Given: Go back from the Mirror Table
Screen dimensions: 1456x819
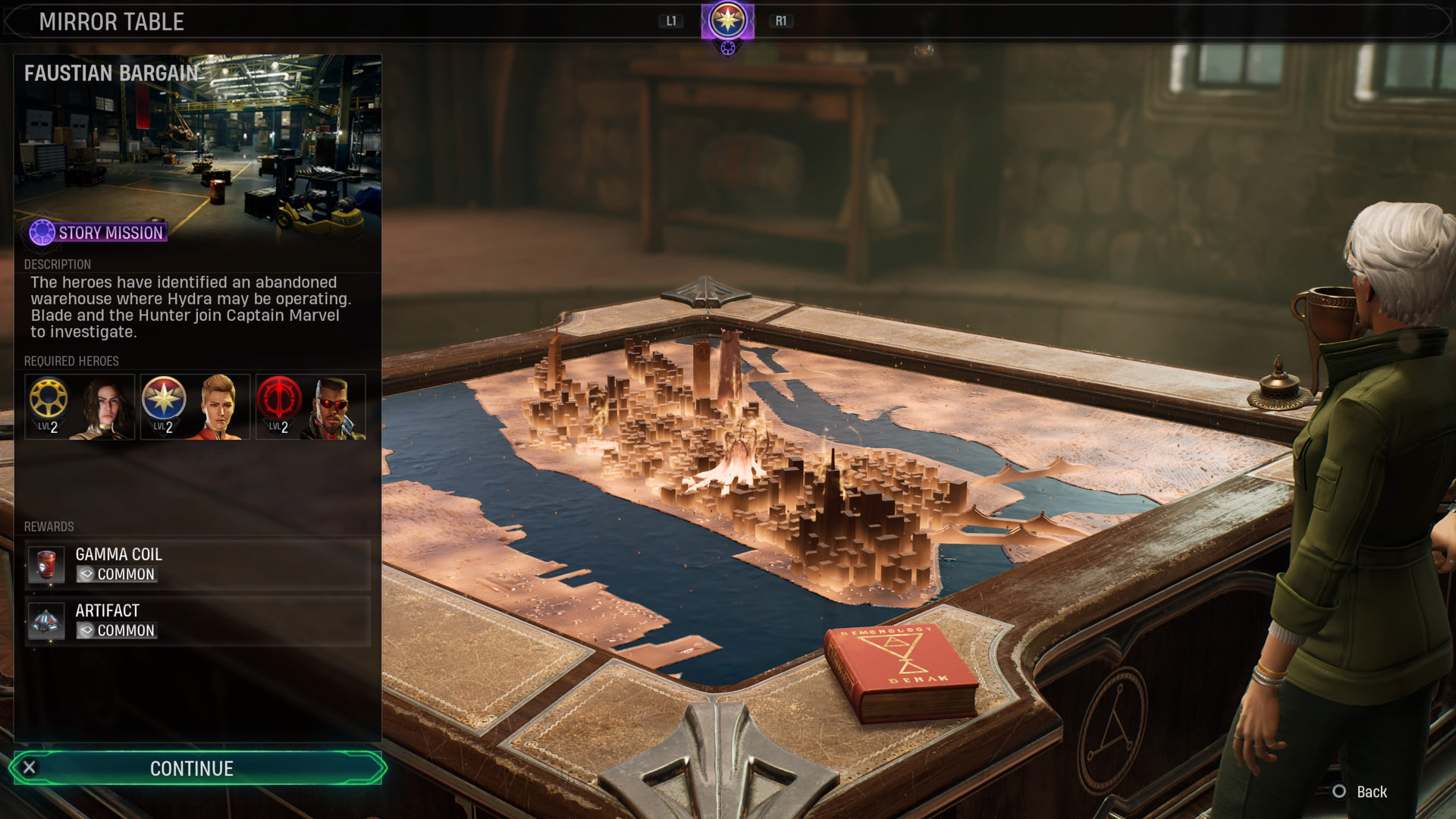Looking at the screenshot, I should 1360,792.
